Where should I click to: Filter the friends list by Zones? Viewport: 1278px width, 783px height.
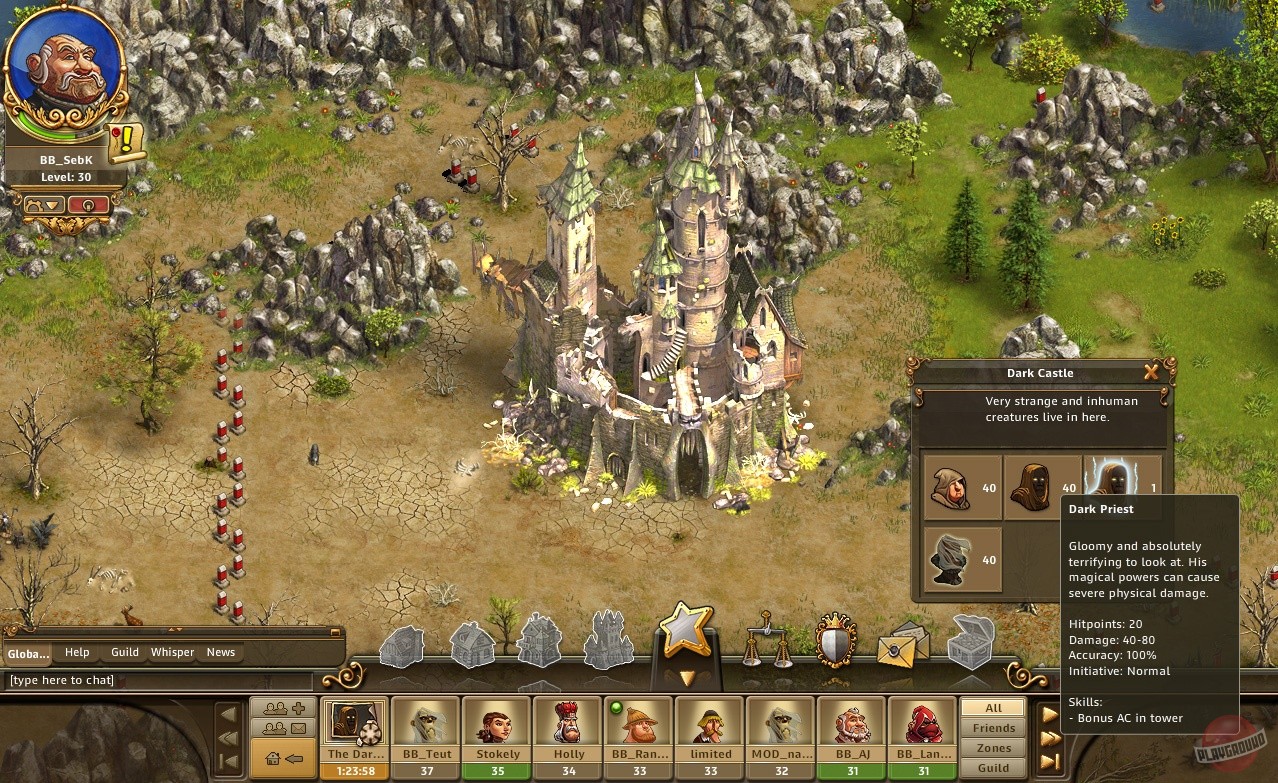(x=993, y=748)
